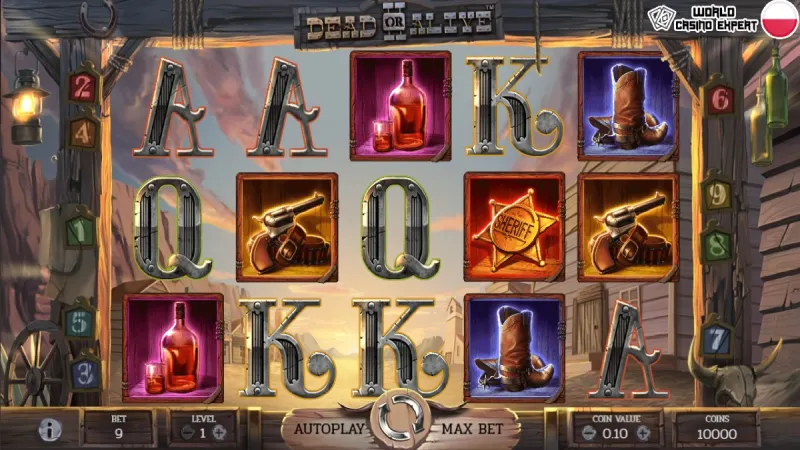Start Autoplay mode
800x450 pixels.
(323, 428)
